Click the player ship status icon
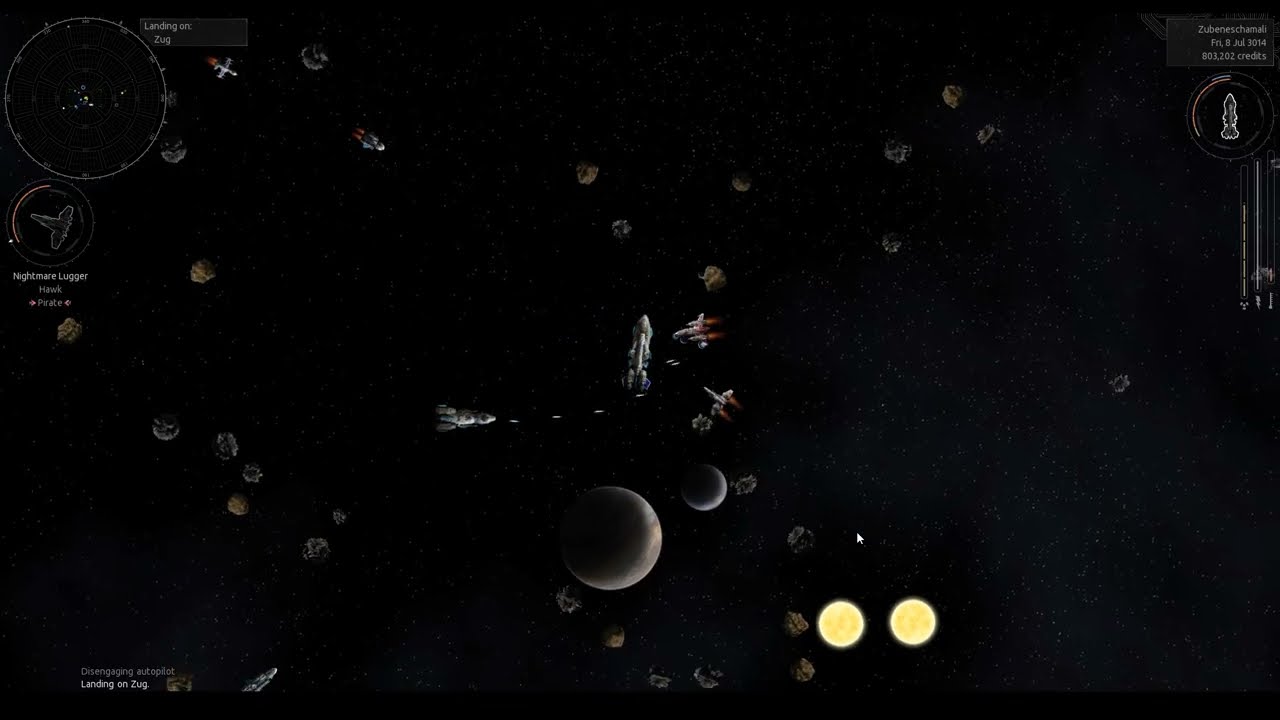1280x720 pixels. pyautogui.click(x=1230, y=116)
